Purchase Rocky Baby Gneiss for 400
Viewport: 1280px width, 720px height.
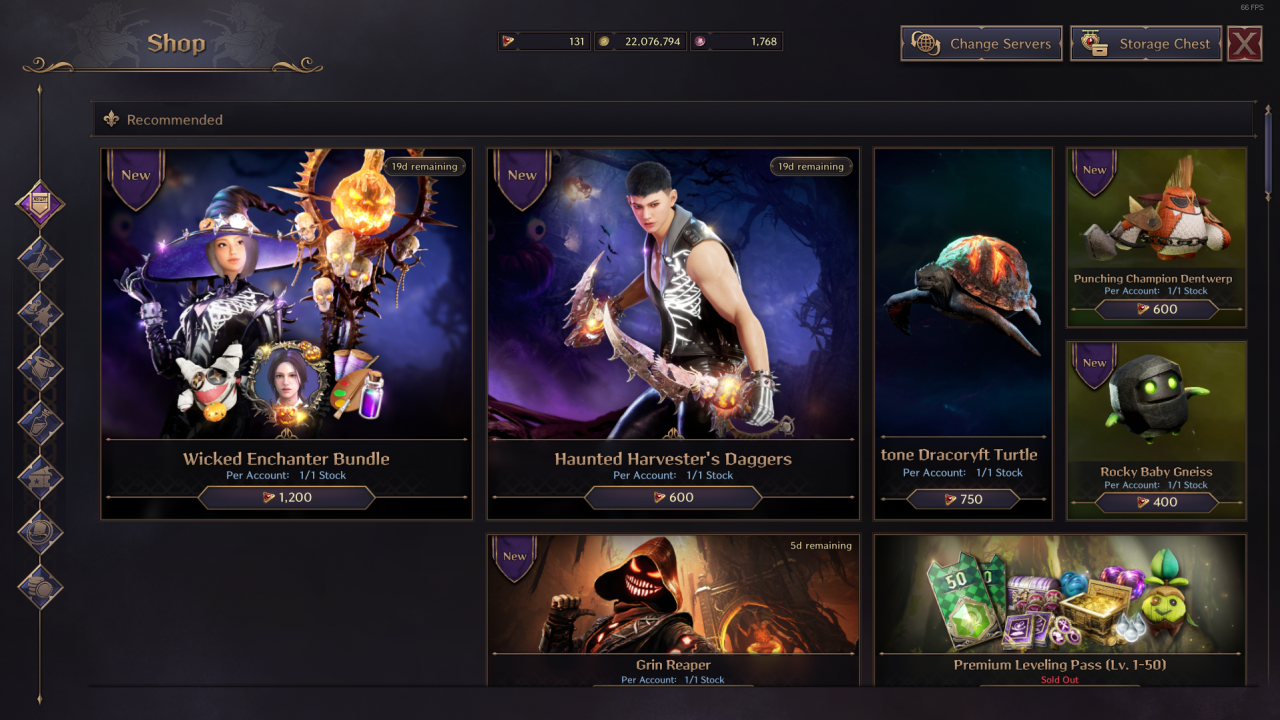point(1155,502)
